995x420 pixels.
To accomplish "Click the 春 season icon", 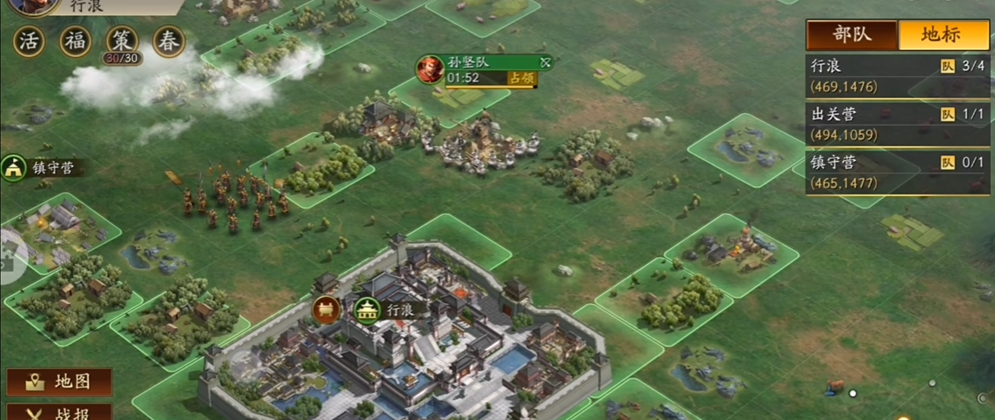I will [168, 42].
